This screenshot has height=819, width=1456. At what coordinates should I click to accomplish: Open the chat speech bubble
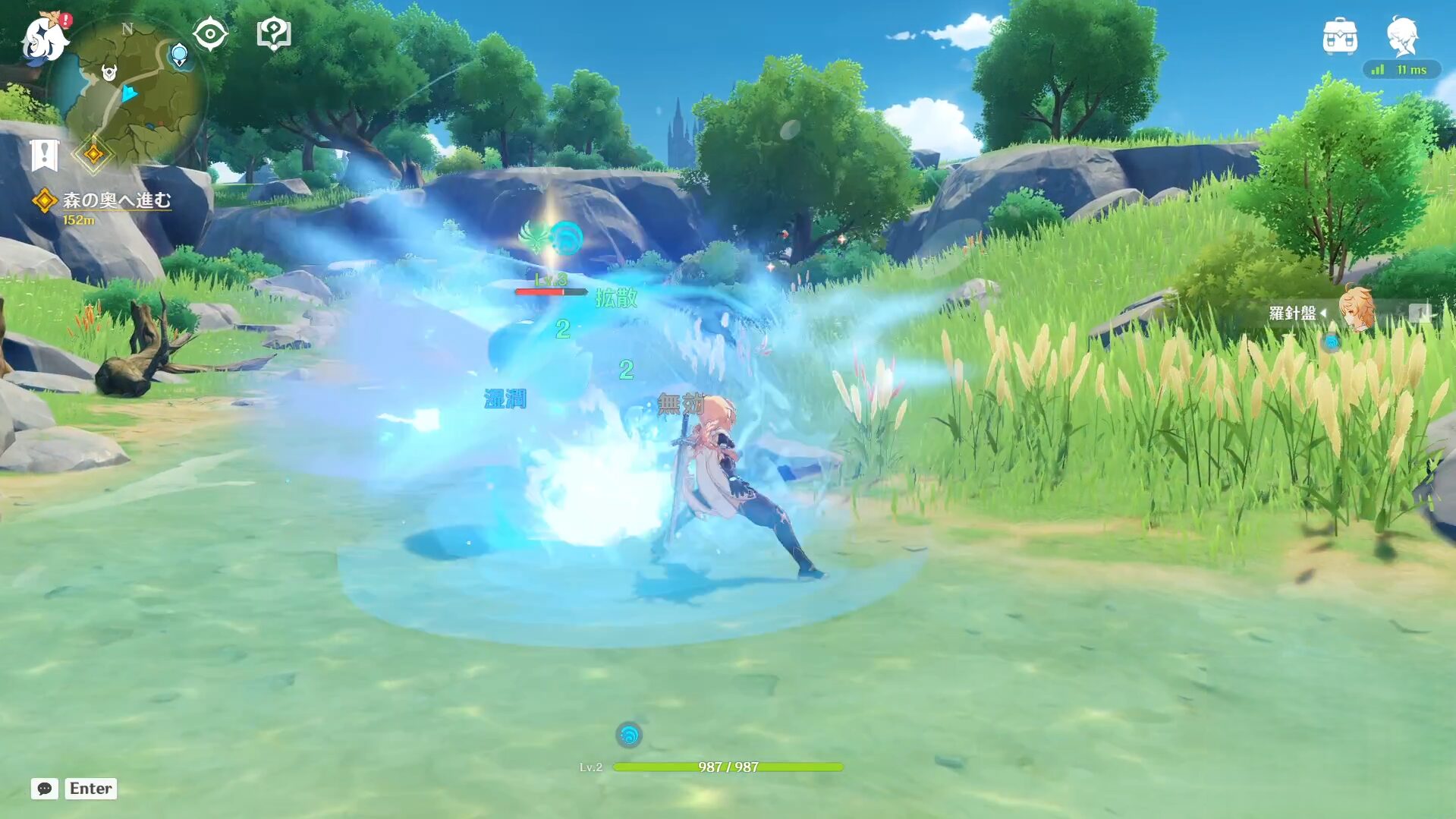tap(44, 789)
